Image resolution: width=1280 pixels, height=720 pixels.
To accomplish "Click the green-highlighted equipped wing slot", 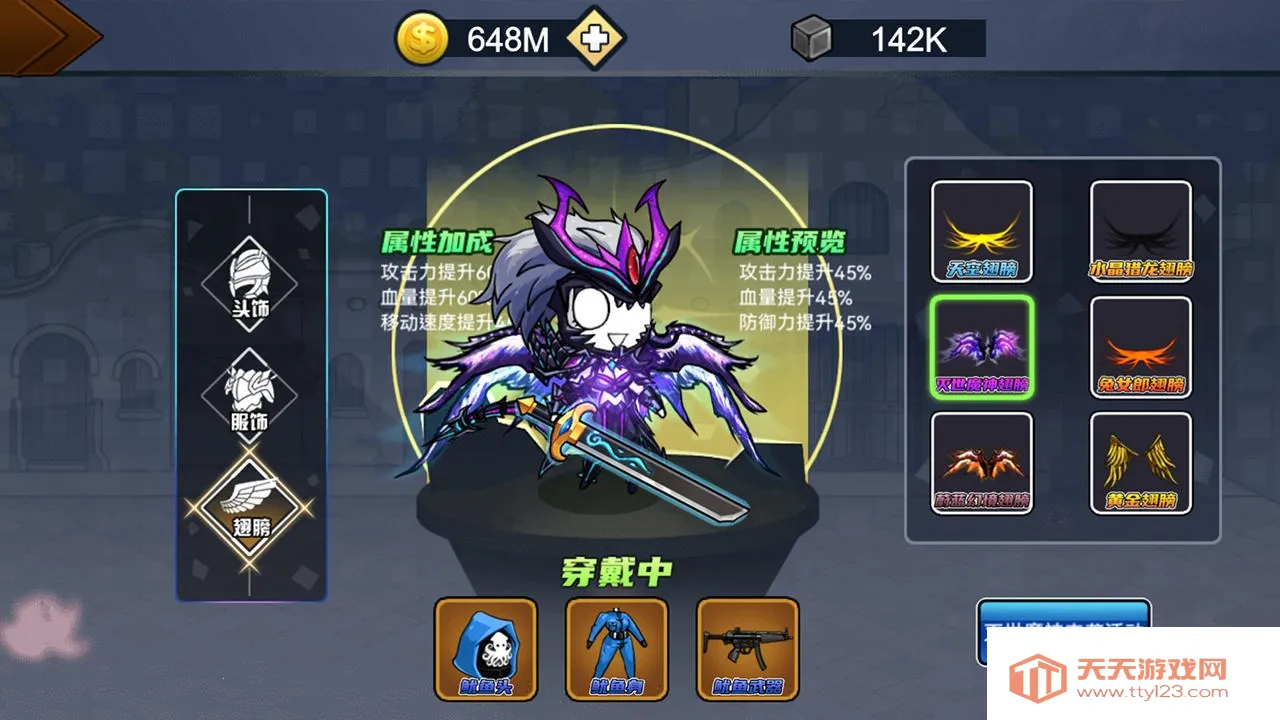I will [983, 348].
